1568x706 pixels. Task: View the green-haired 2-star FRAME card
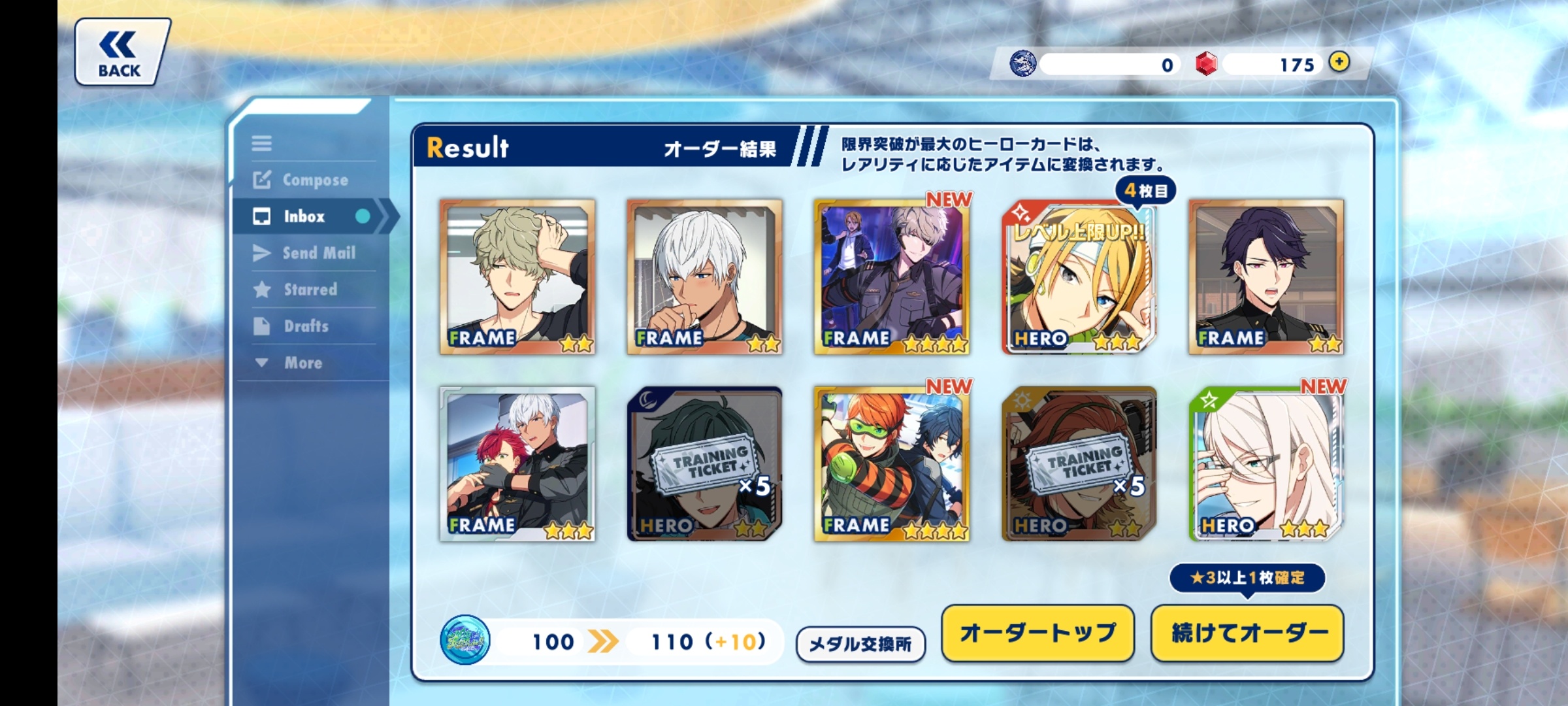517,277
